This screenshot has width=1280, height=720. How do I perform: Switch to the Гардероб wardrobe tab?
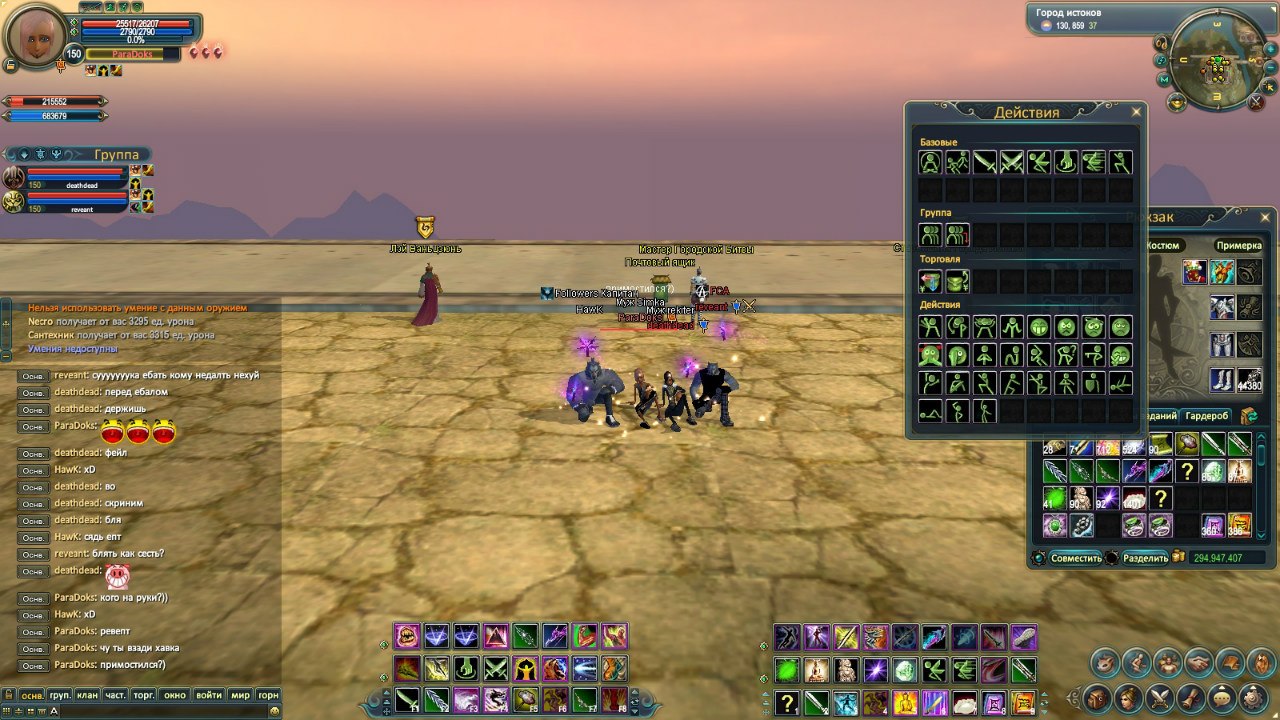[x=1206, y=416]
